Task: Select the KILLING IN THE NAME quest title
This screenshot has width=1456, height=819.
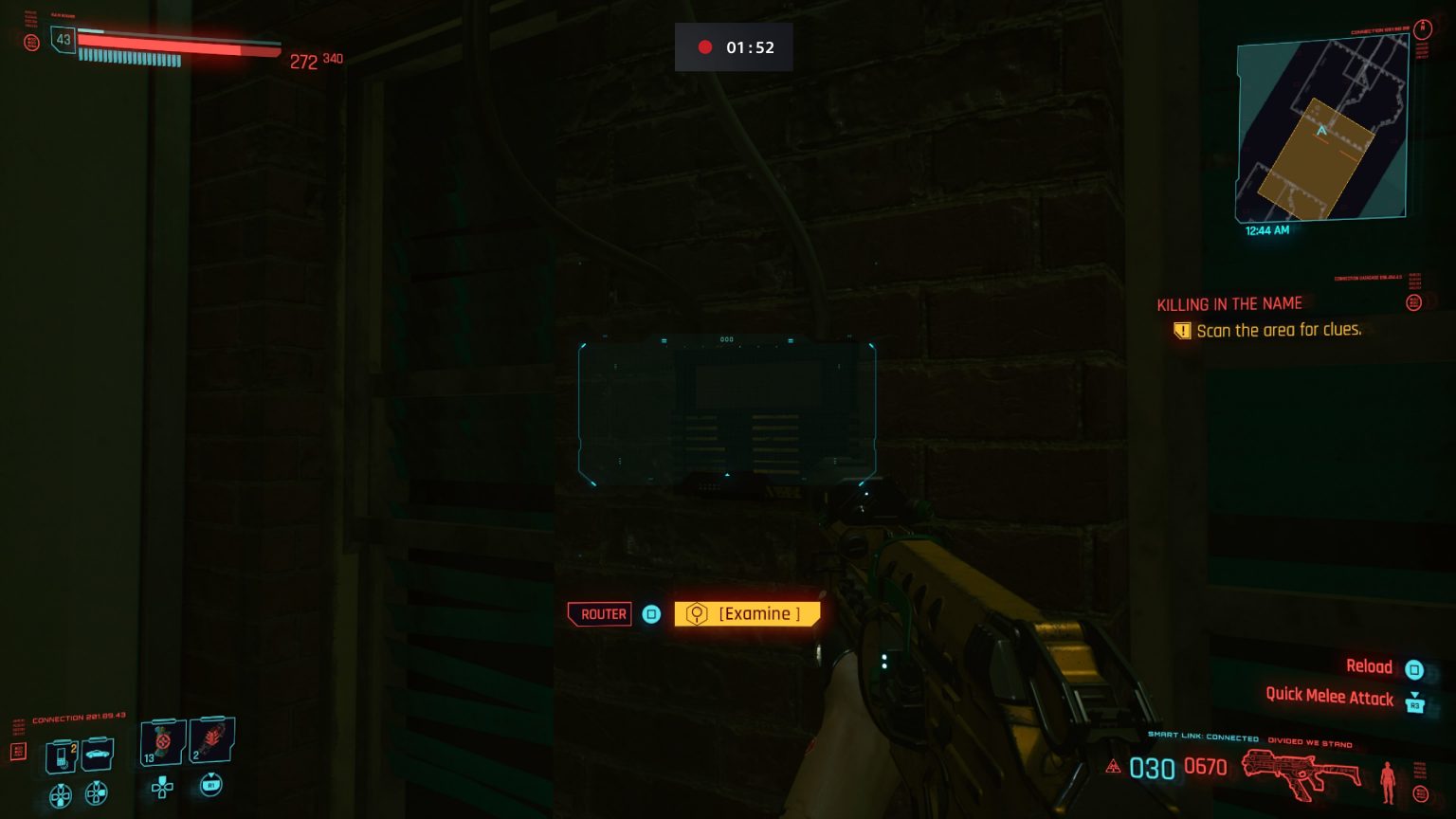Action: click(1229, 303)
